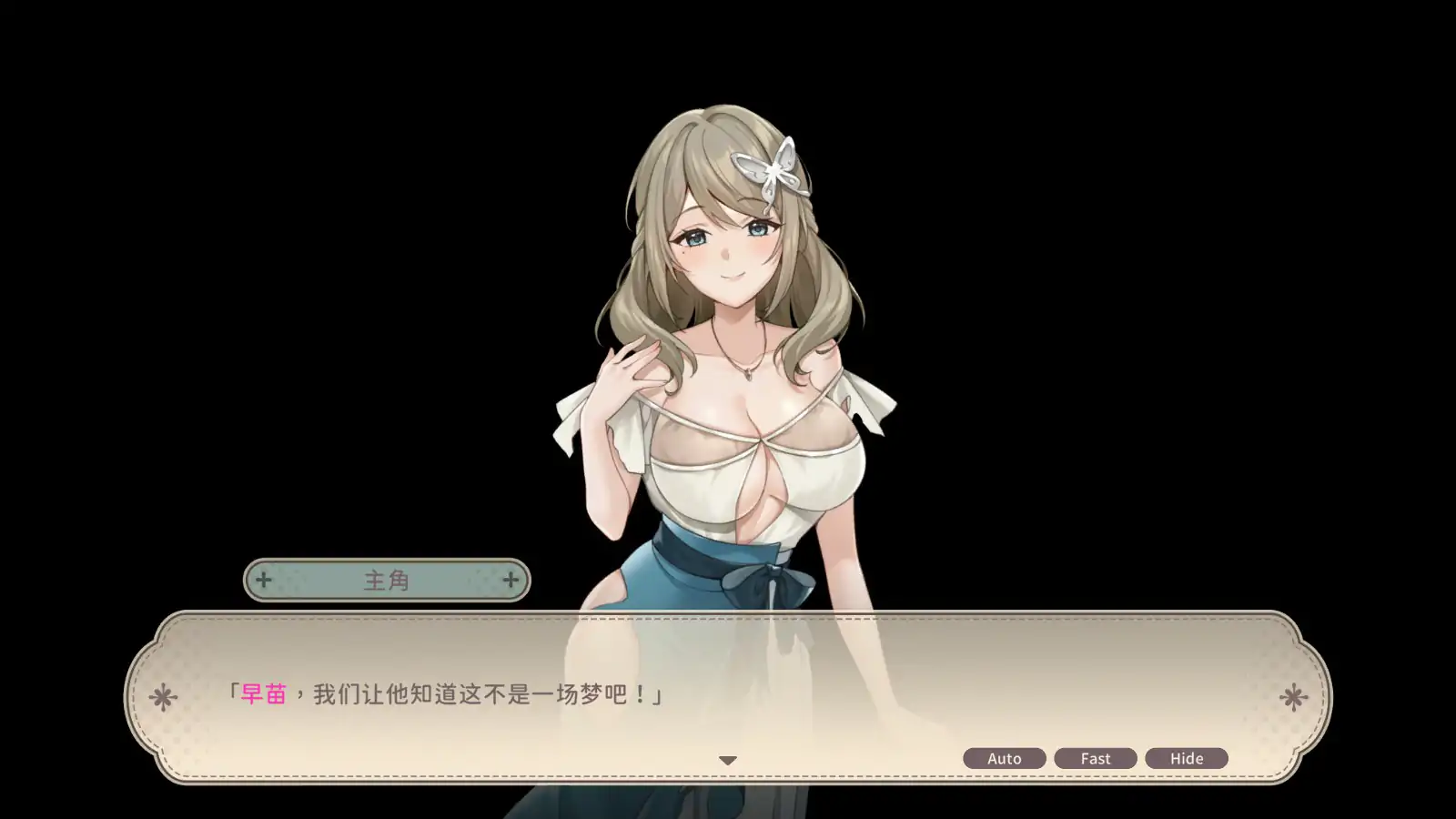Image resolution: width=1456 pixels, height=819 pixels.
Task: Open the speaker name banner
Action: point(386,579)
